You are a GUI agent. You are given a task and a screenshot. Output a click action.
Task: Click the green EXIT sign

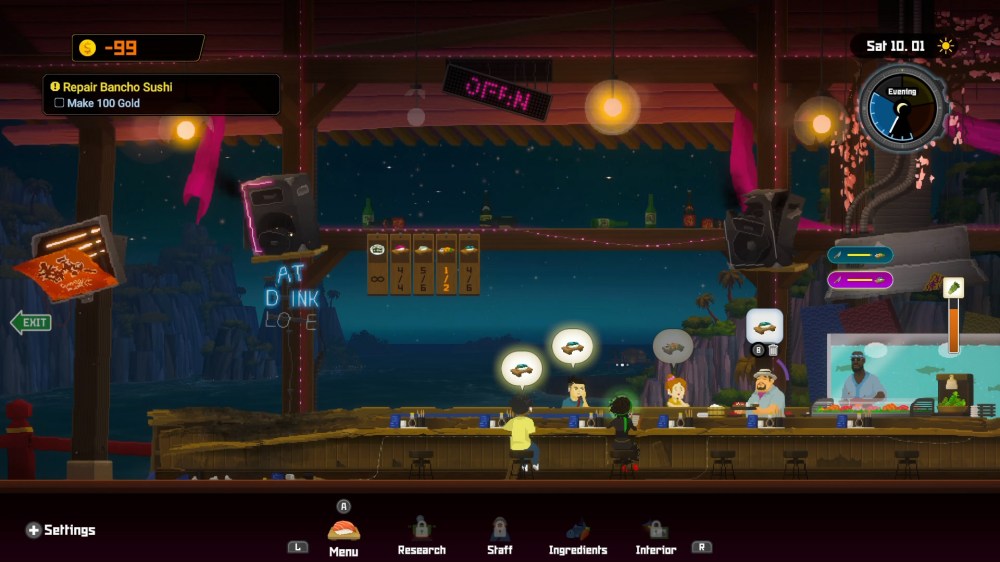point(31,322)
